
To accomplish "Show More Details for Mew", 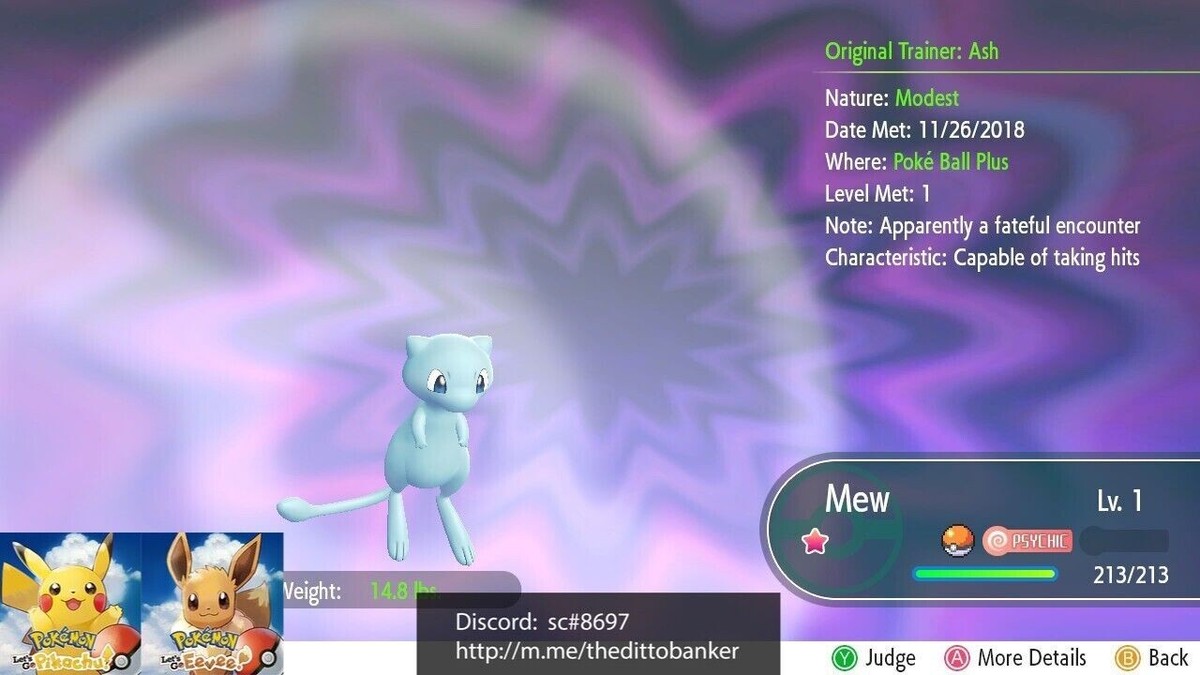I will point(1015,658).
